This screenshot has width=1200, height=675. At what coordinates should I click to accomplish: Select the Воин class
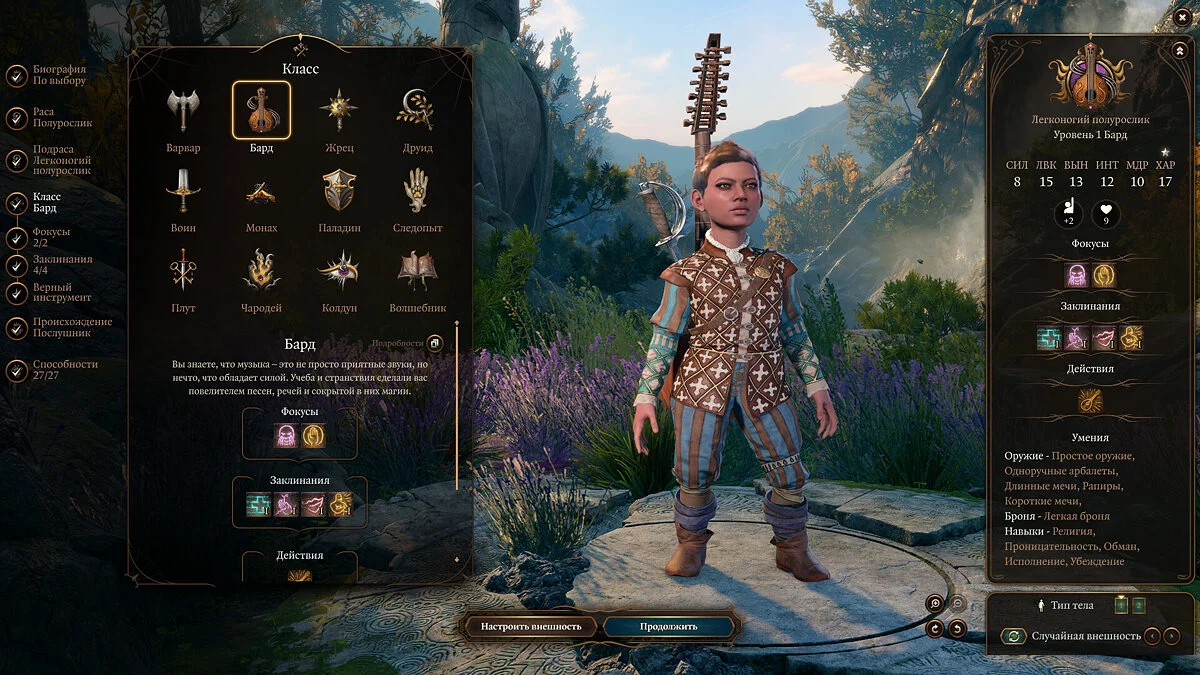pos(183,191)
